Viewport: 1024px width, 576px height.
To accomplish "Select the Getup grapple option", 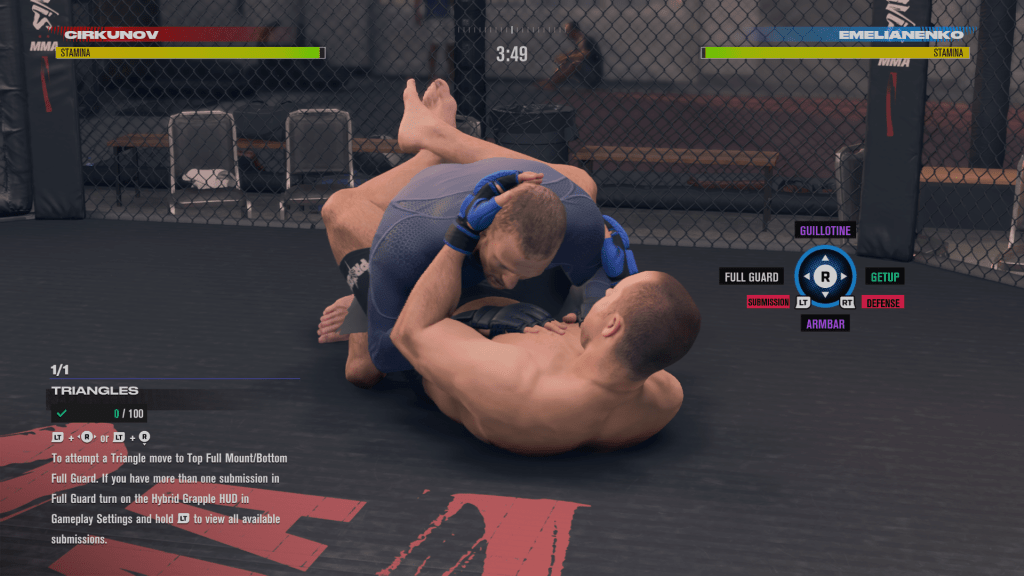I will pyautogui.click(x=884, y=277).
